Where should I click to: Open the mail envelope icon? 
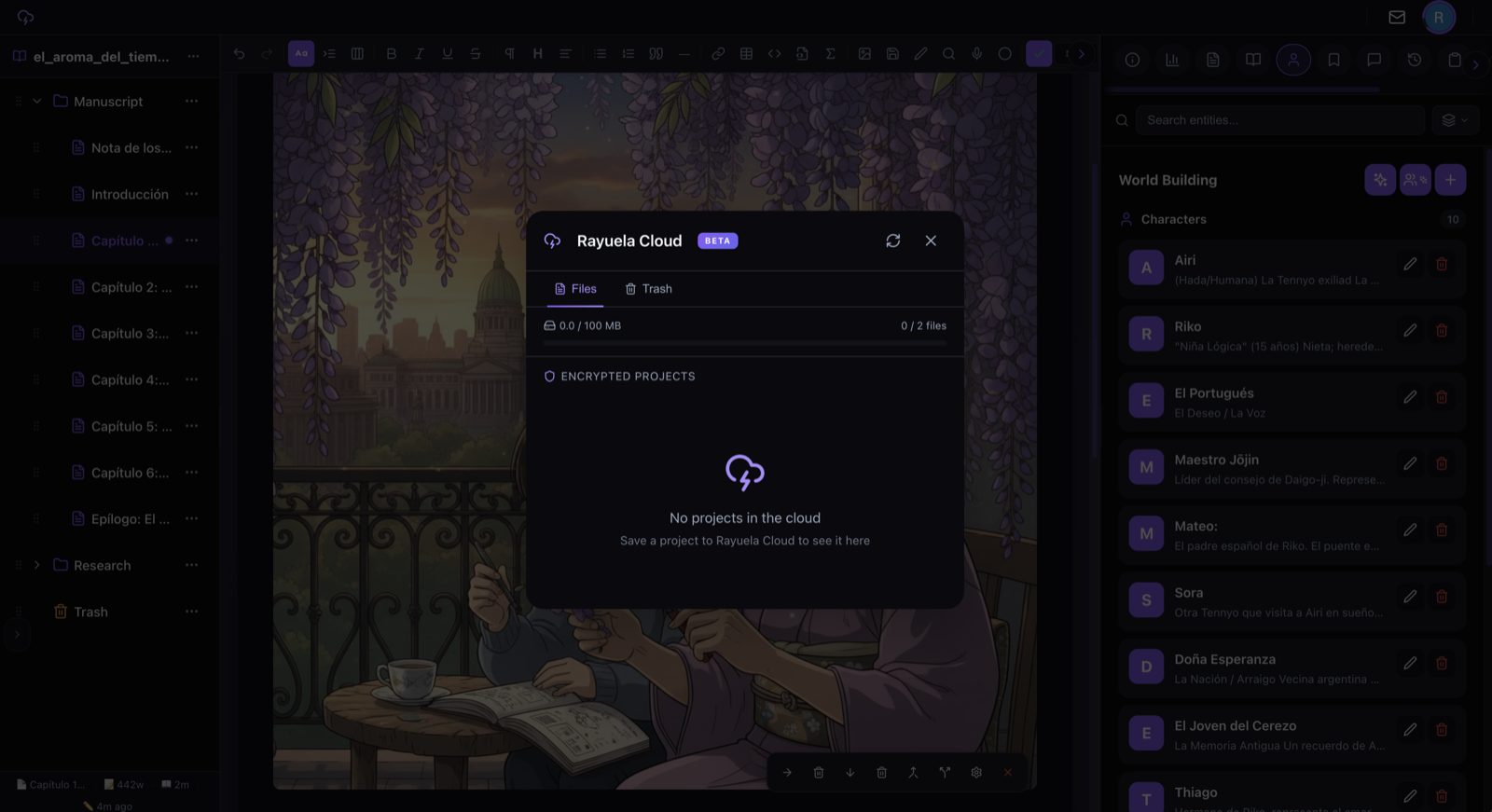(1397, 17)
